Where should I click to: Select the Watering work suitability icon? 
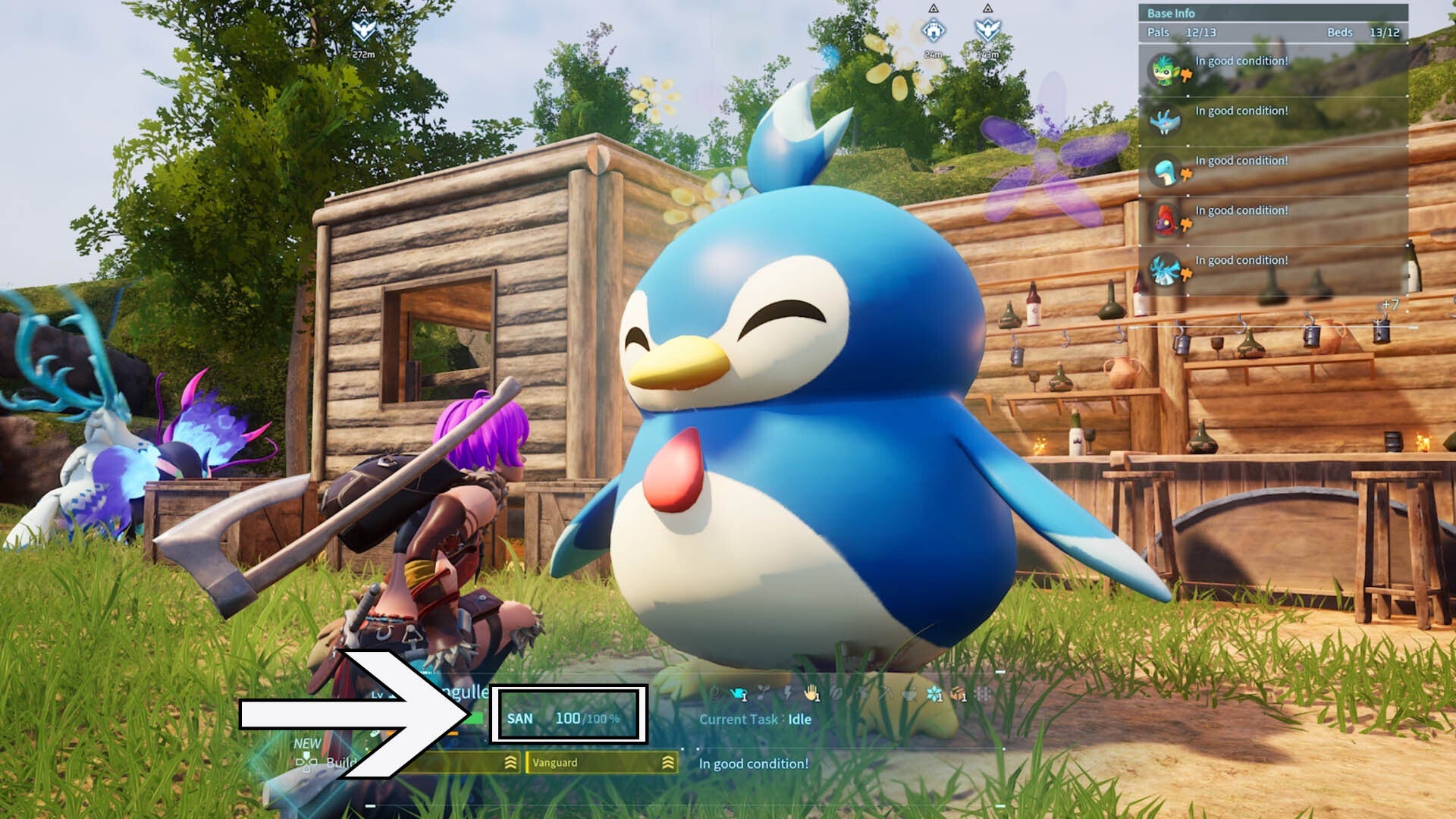[738, 692]
